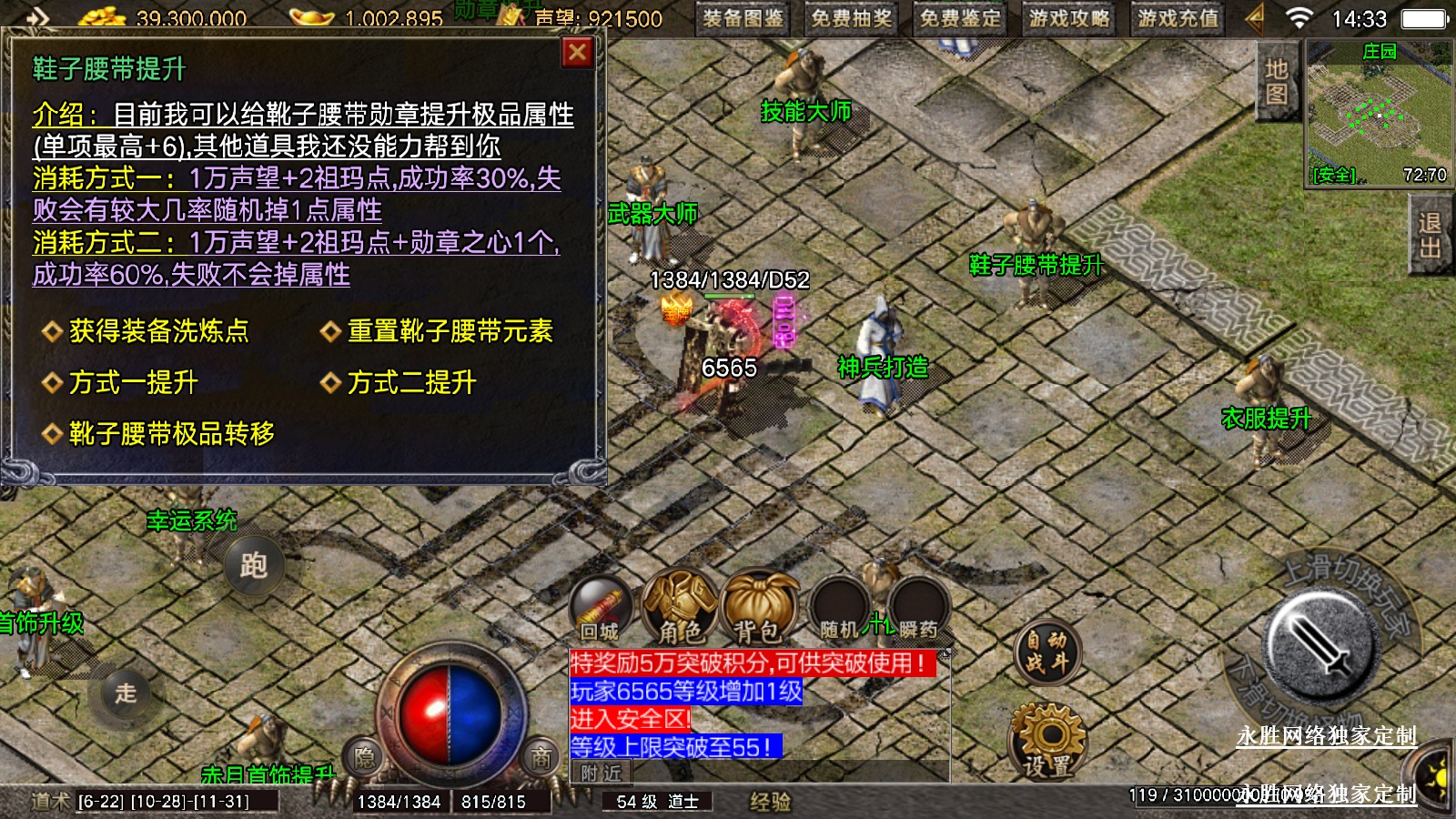The height and width of the screenshot is (819, 1456).
Task: Activate the sword attack button
Action: pos(1321,642)
